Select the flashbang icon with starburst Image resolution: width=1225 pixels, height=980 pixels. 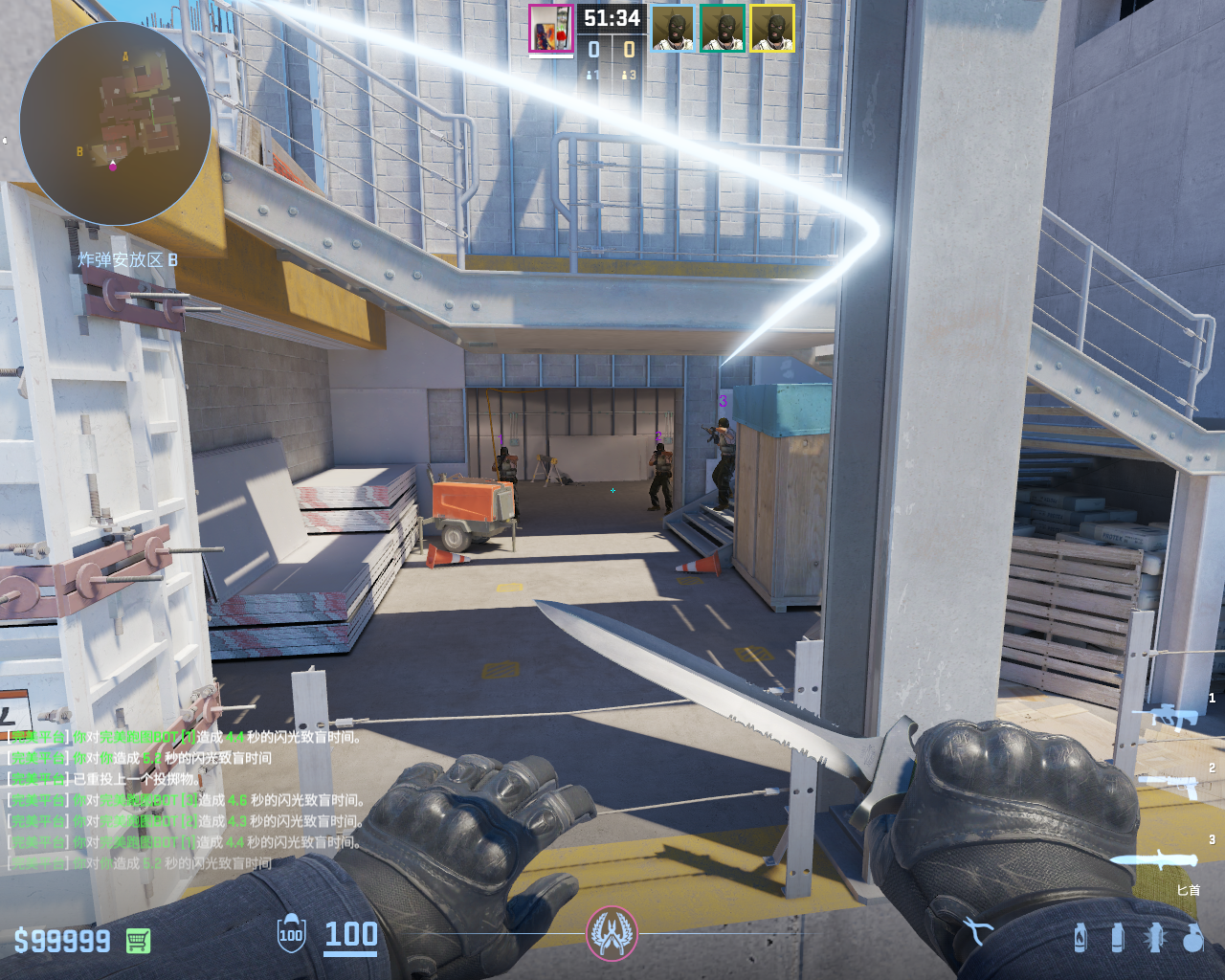(x=1155, y=937)
